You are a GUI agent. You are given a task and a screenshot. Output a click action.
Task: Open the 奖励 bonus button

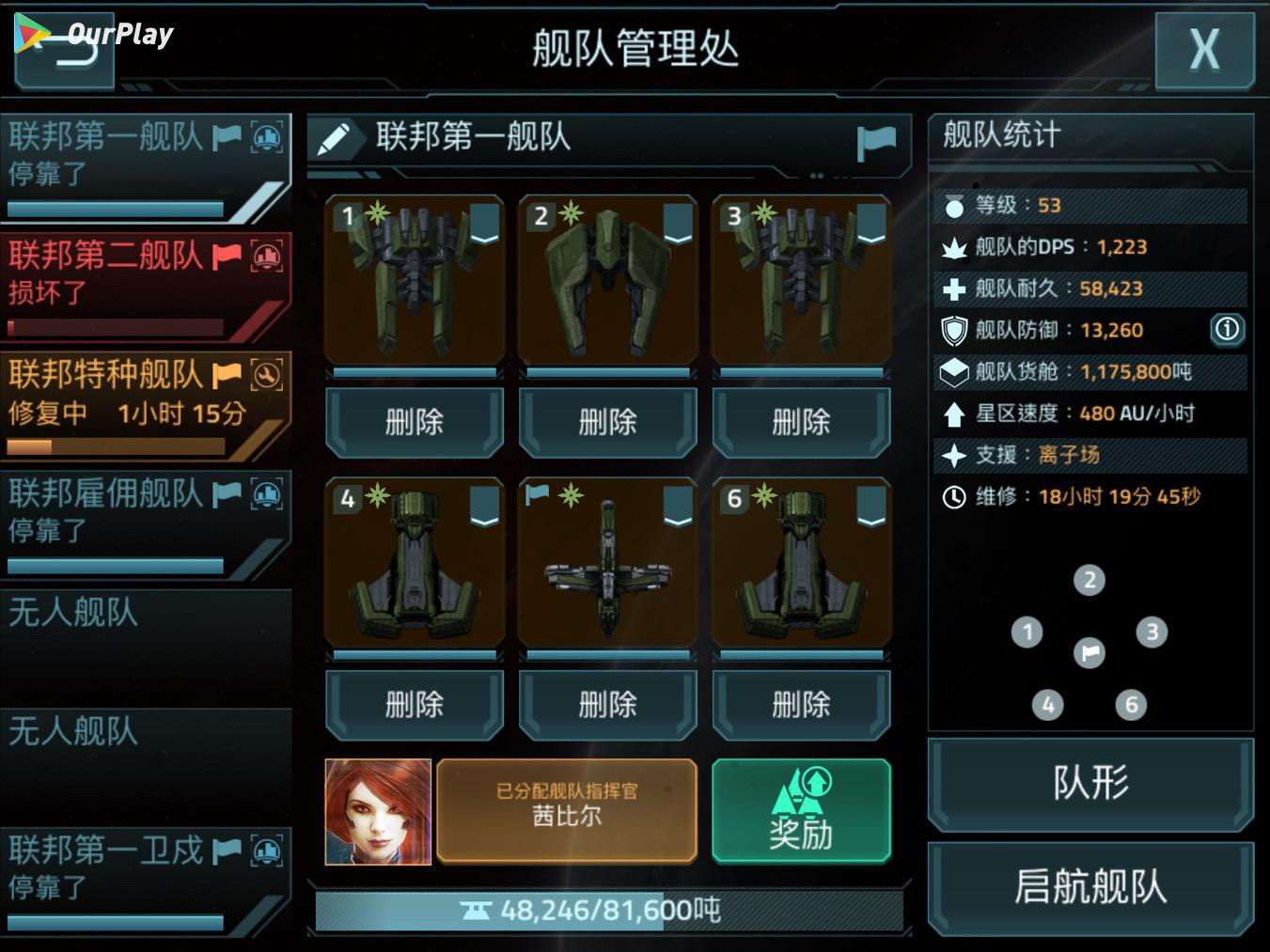point(801,812)
